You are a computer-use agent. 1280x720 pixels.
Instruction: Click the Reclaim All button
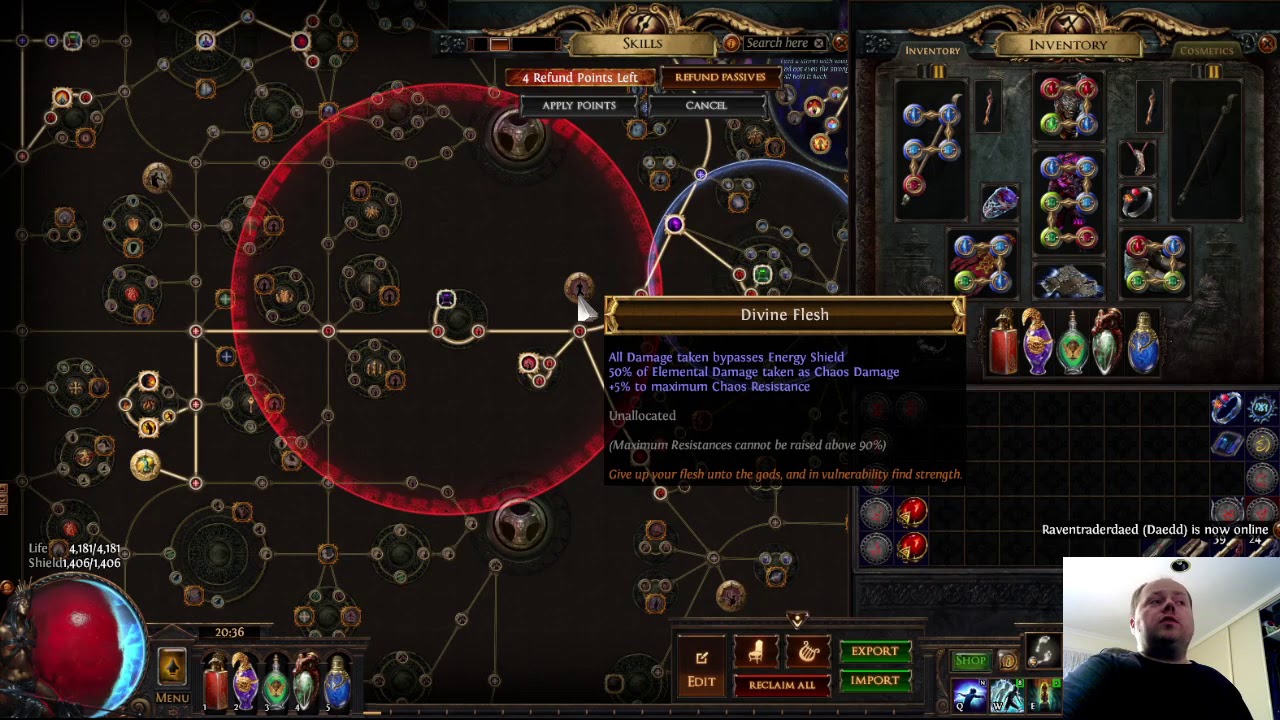781,685
